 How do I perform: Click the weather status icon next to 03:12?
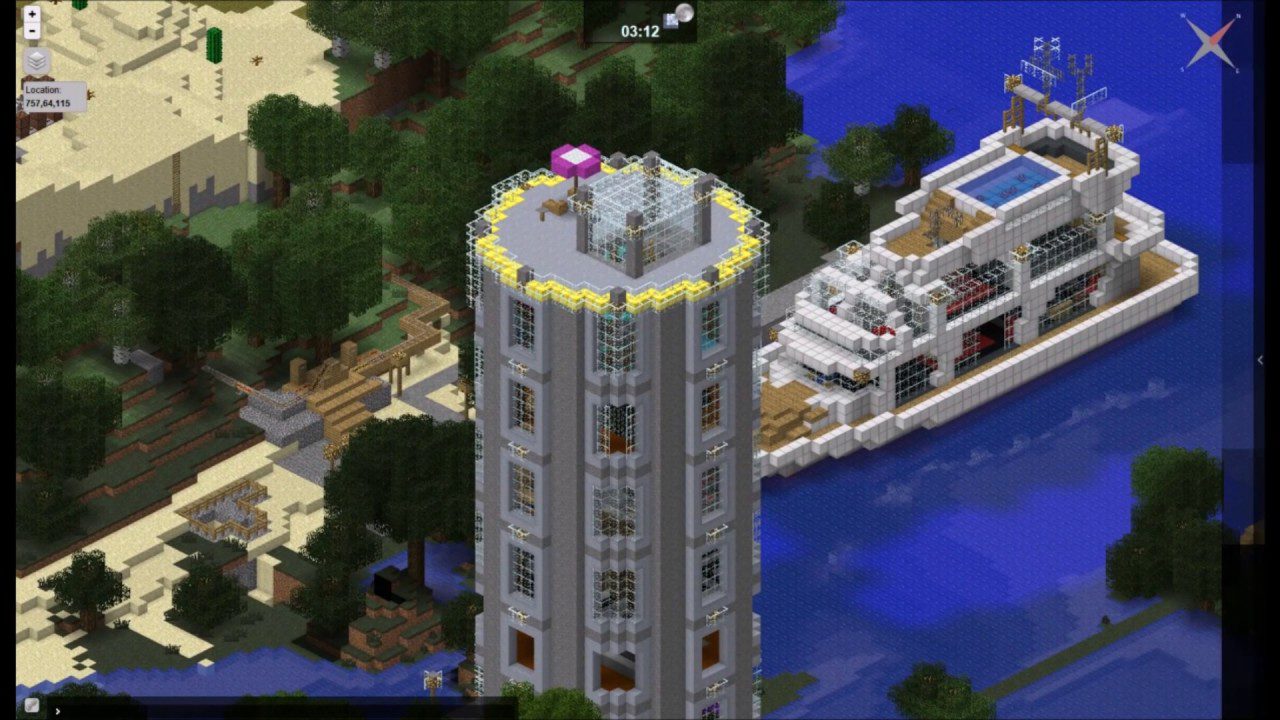[x=670, y=21]
